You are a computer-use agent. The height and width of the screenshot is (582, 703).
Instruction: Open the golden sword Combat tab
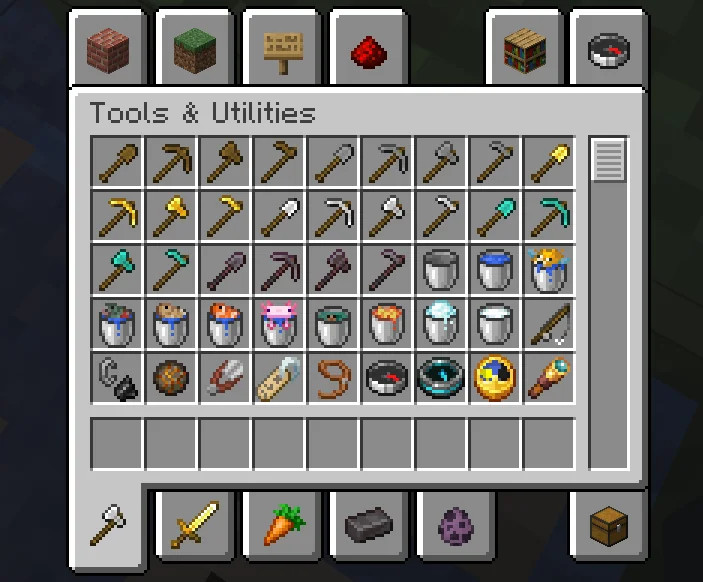pyautogui.click(x=196, y=523)
